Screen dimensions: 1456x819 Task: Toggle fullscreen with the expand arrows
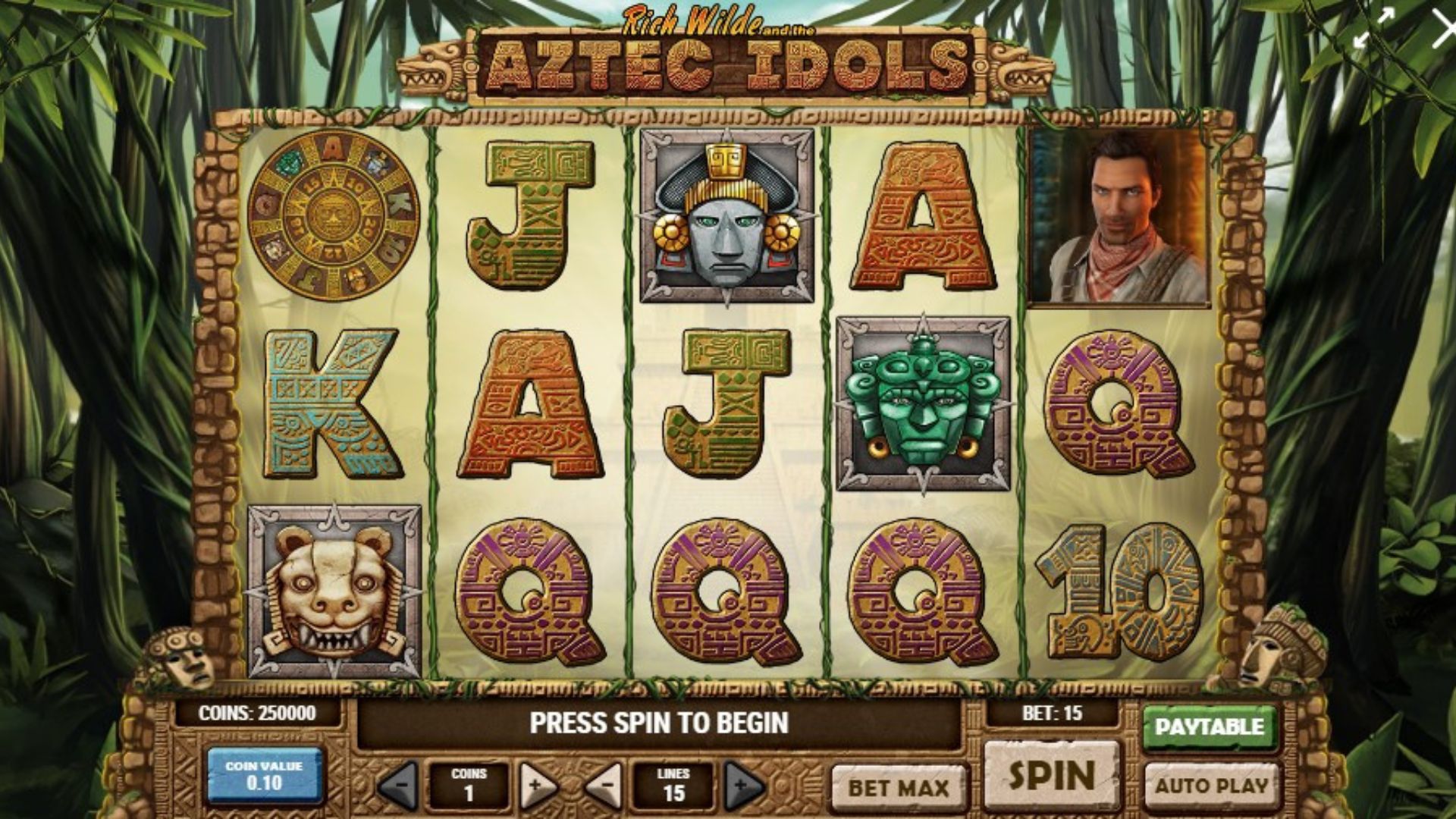tap(1373, 29)
